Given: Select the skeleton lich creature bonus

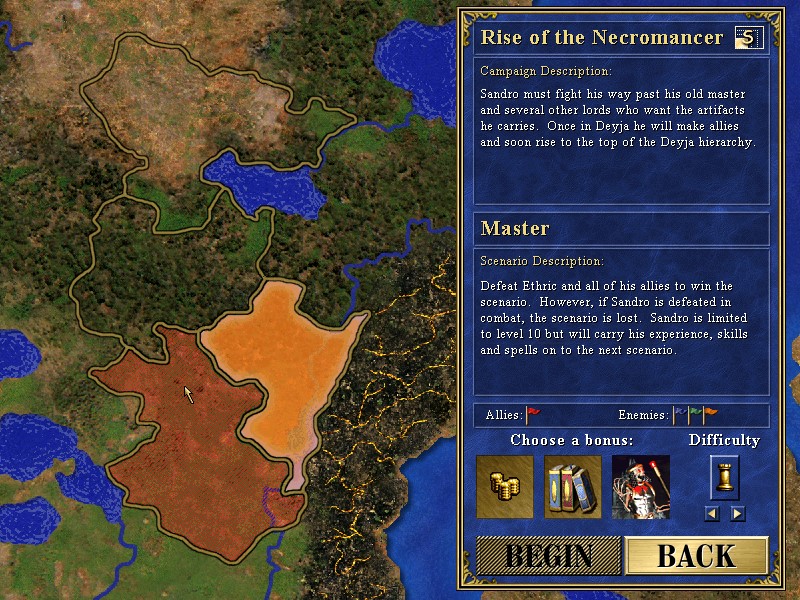Looking at the screenshot, I should (x=641, y=486).
